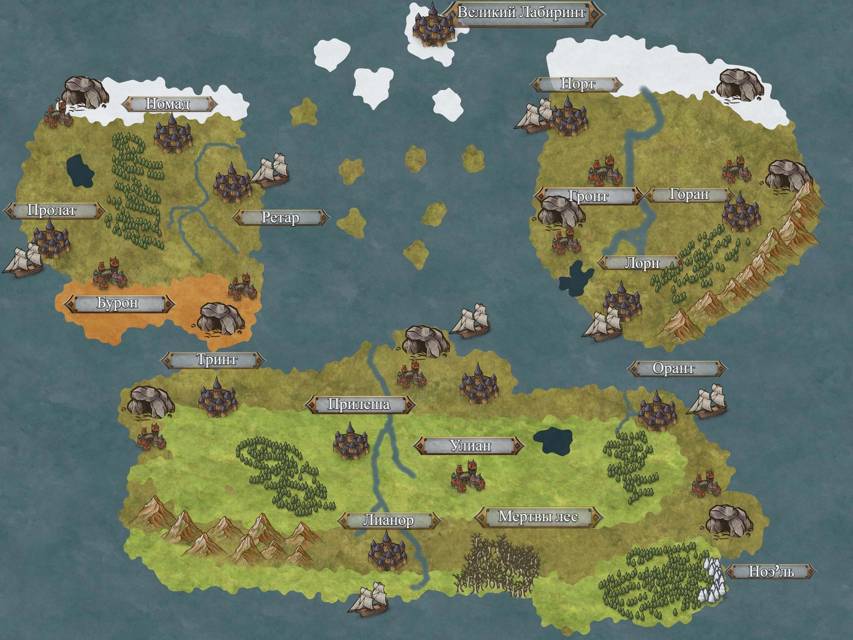Open the Тринт location label
Screen dimensions: 853x640
pos(214,360)
